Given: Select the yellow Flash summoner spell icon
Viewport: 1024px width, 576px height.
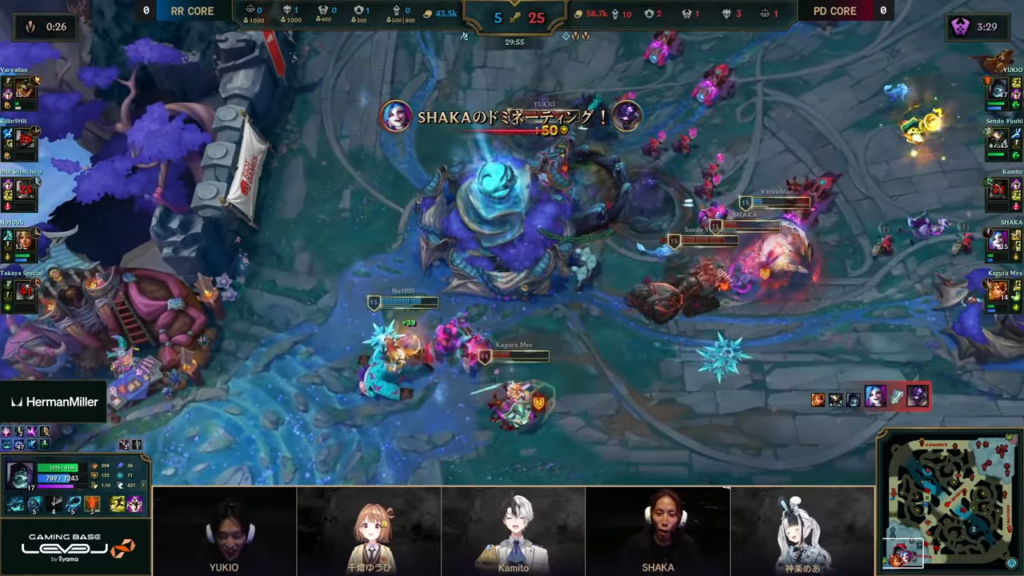Looking at the screenshot, I should pyautogui.click(x=118, y=505).
